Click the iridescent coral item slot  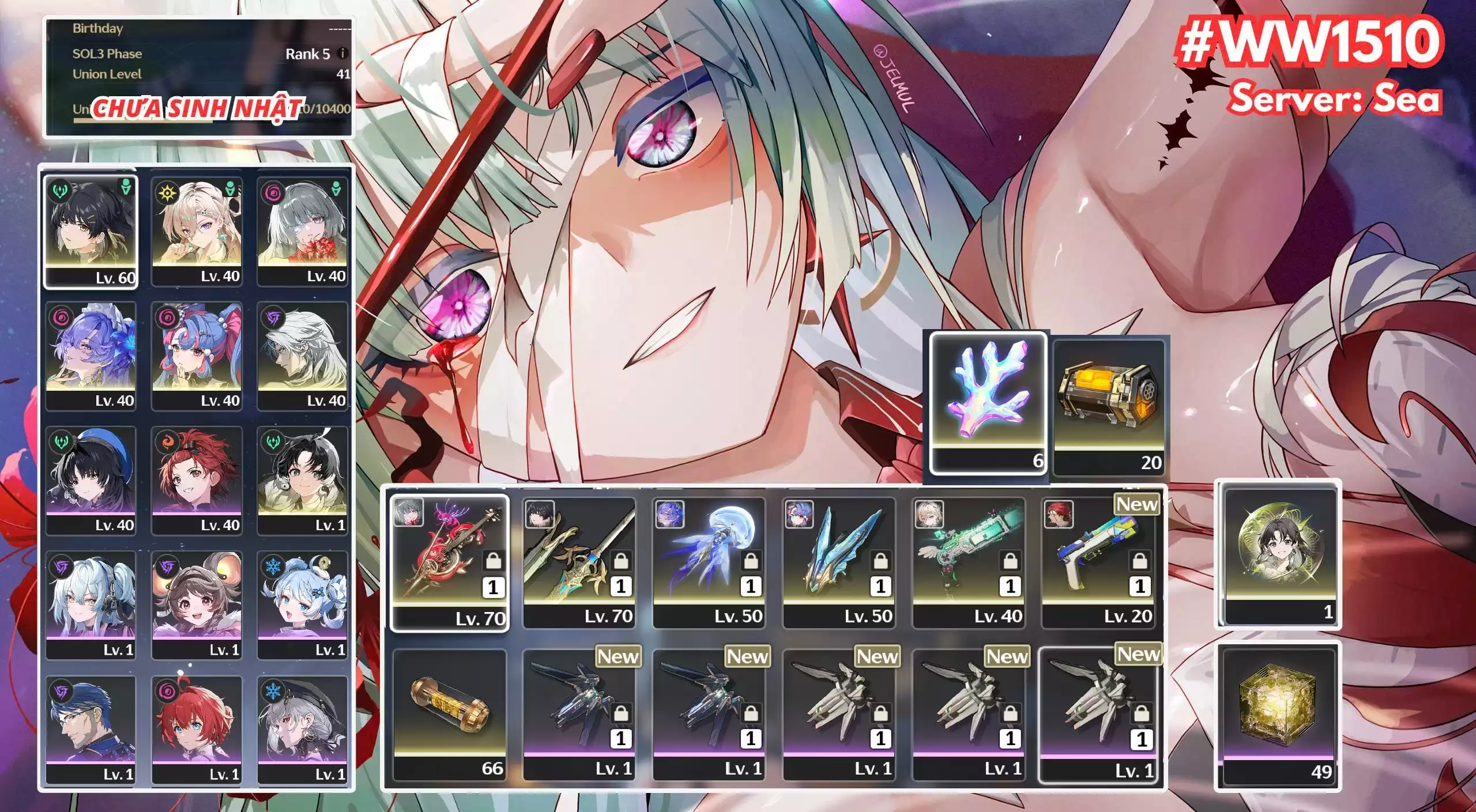click(988, 402)
